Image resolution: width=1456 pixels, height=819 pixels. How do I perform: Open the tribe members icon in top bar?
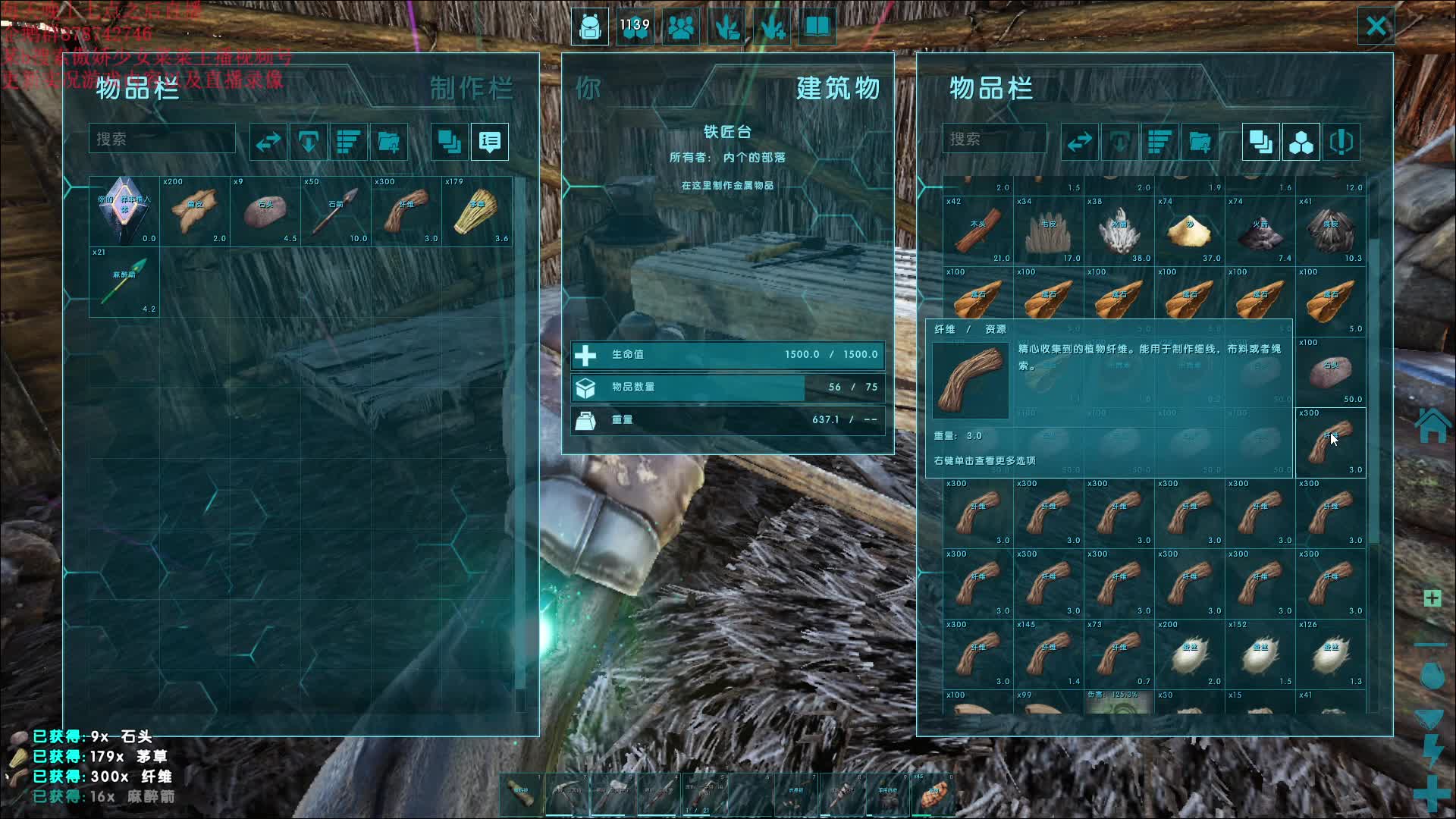coord(681,27)
